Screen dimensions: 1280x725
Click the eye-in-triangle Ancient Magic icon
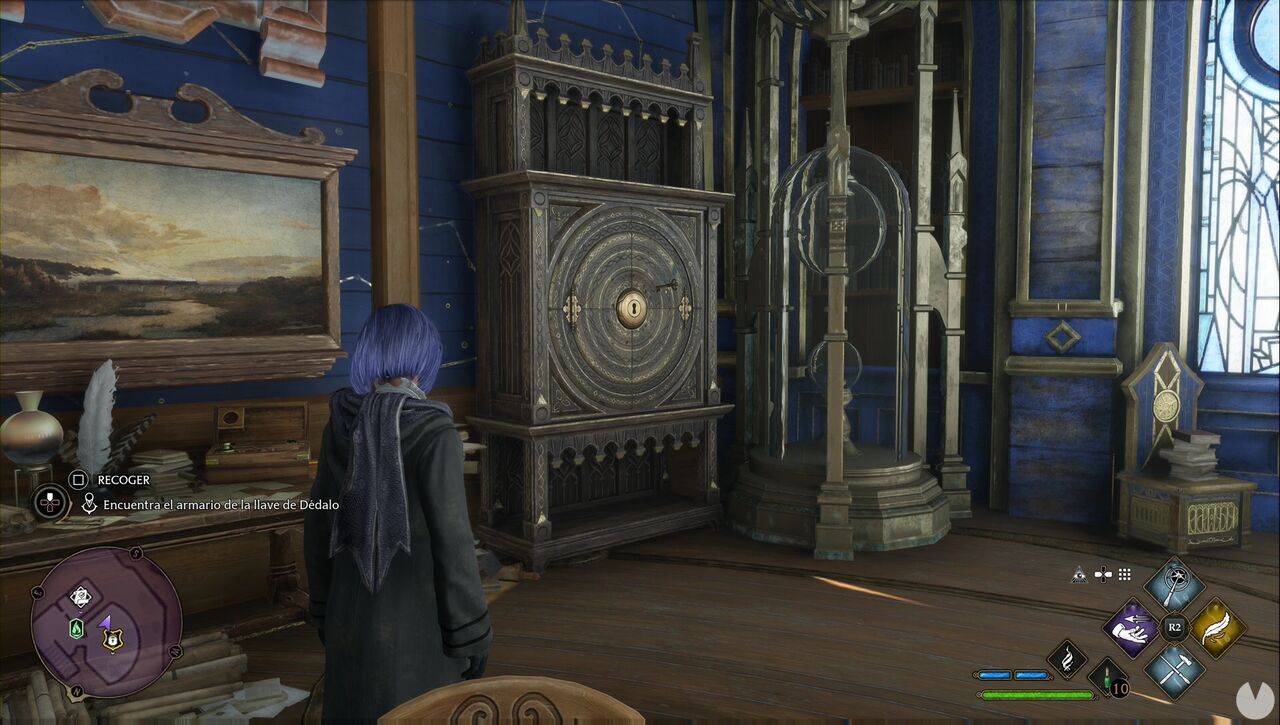tap(1079, 577)
